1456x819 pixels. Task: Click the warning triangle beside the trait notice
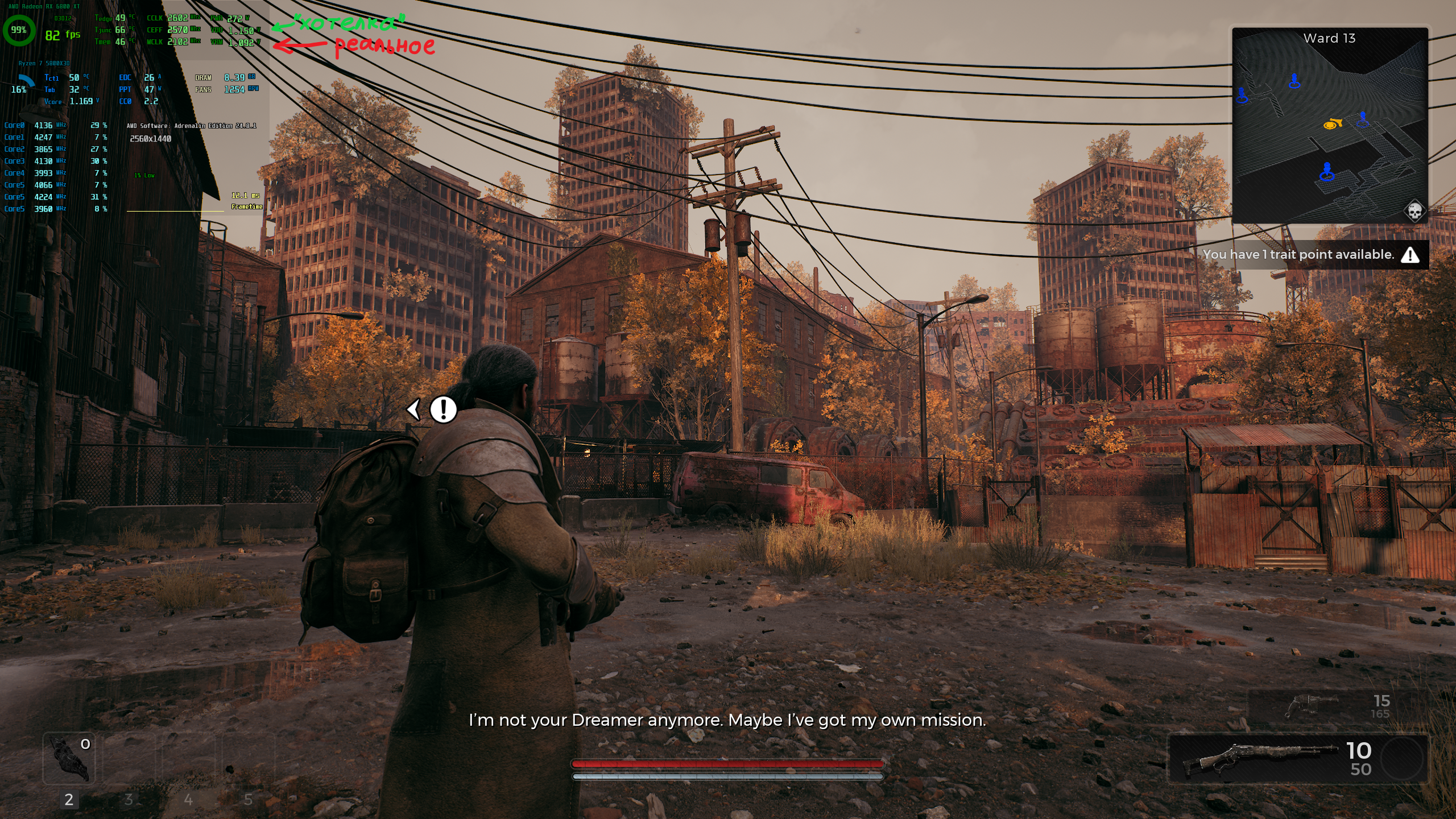pyautogui.click(x=1410, y=255)
